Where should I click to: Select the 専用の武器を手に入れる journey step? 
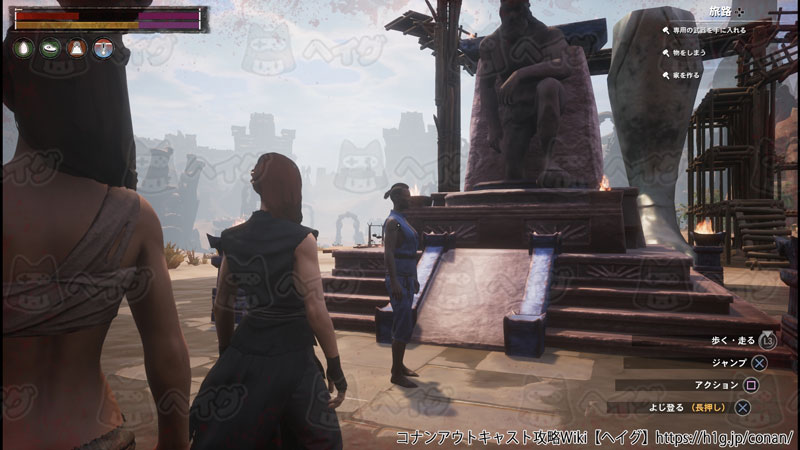[708, 31]
